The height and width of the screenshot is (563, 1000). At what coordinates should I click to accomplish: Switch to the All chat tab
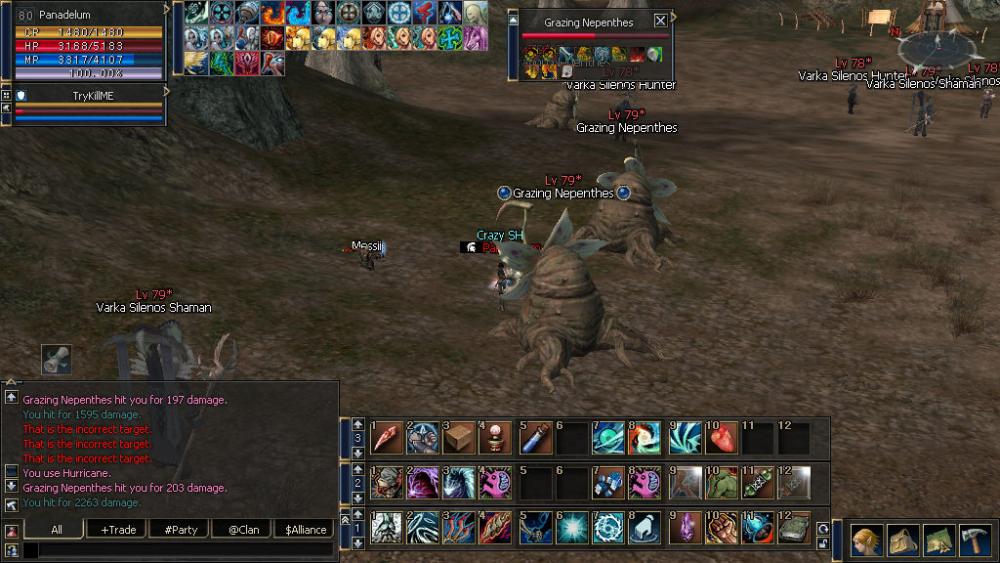[55, 530]
